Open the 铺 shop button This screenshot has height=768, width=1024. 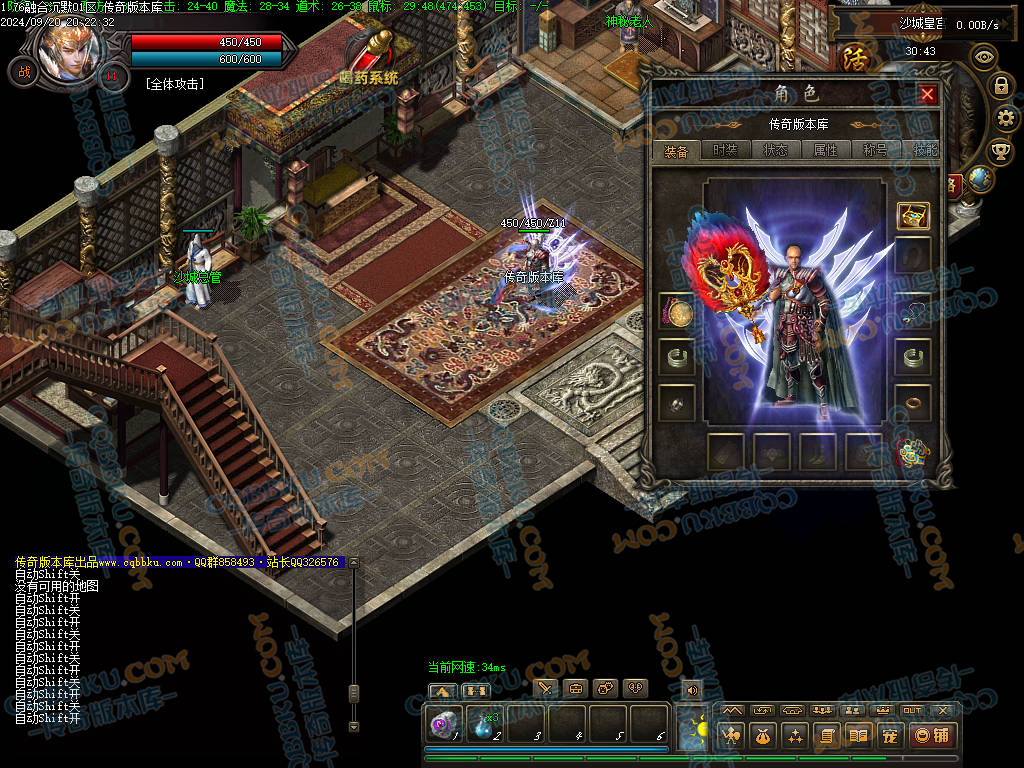click(x=931, y=736)
